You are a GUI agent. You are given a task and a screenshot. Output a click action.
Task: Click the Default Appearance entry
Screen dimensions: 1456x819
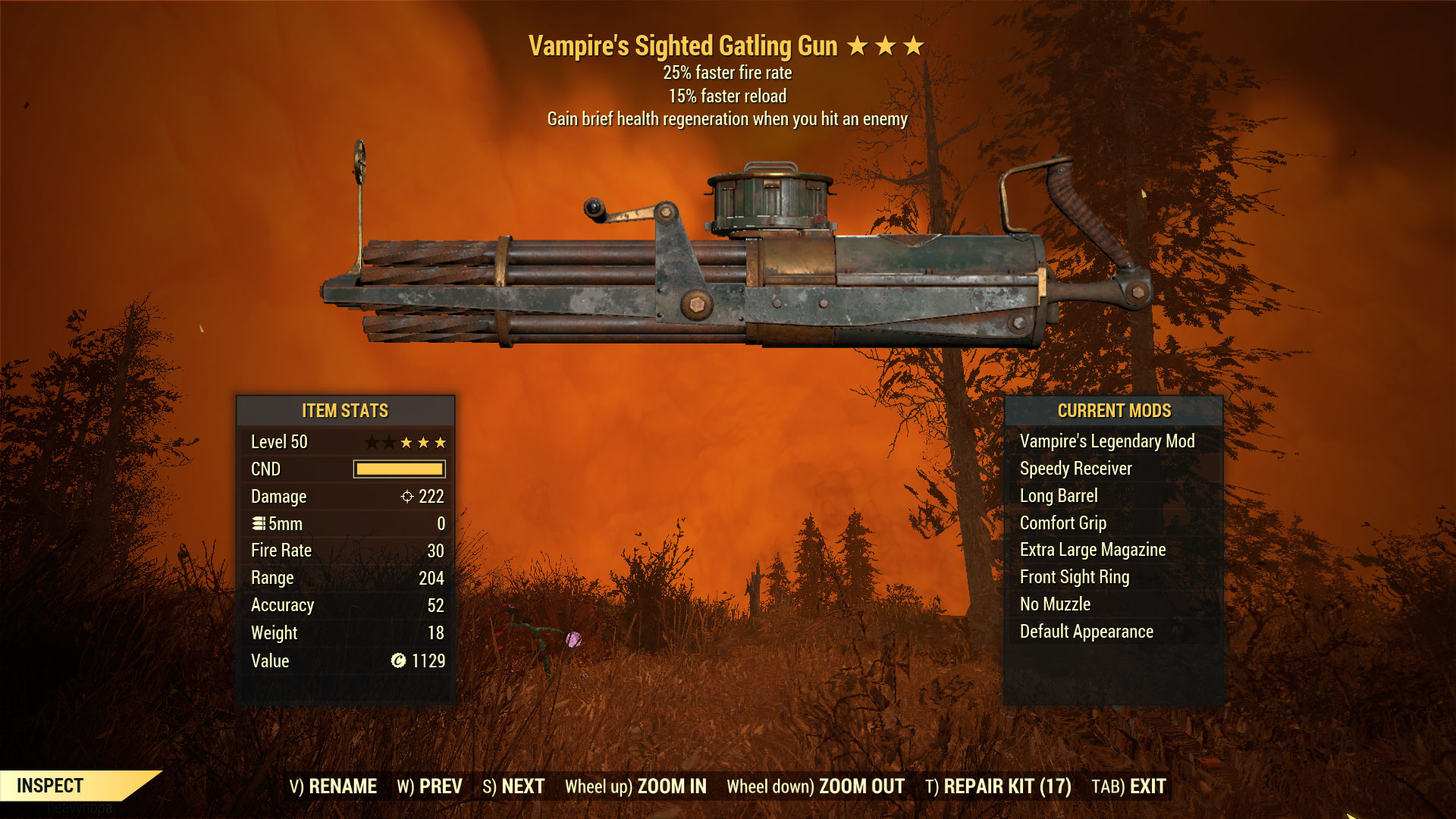[1087, 632]
